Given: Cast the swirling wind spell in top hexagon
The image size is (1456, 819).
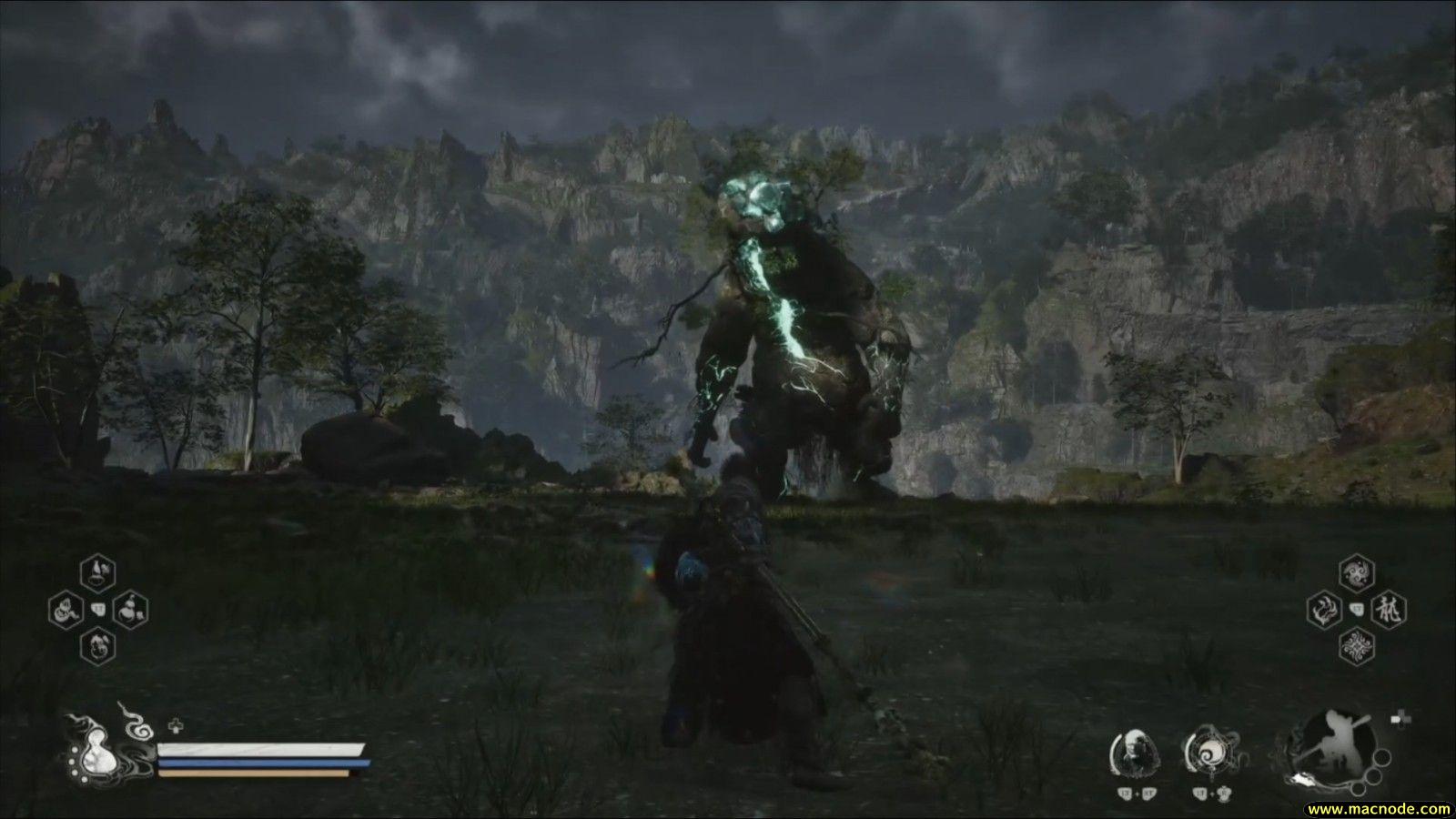Looking at the screenshot, I should point(1357,573).
